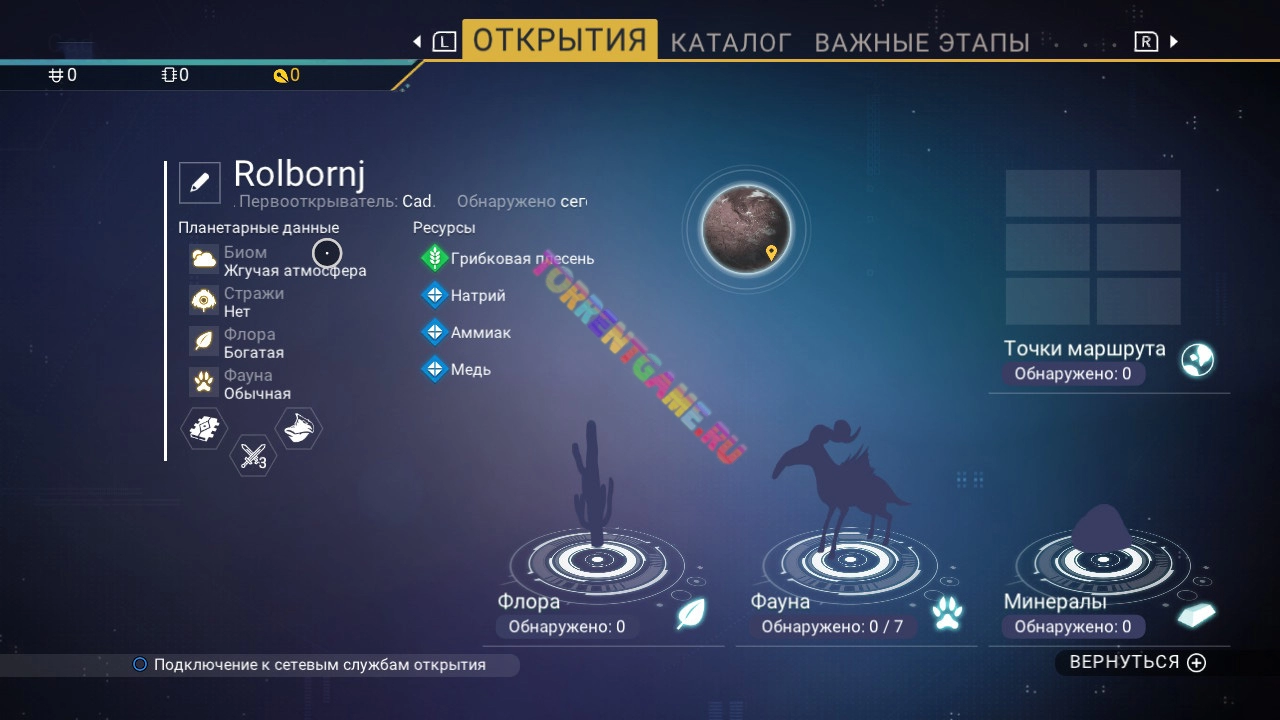Screen dimensions: 1280x720
Task: Click the pencil icon to rename planet Rolbornj
Action: 199,181
